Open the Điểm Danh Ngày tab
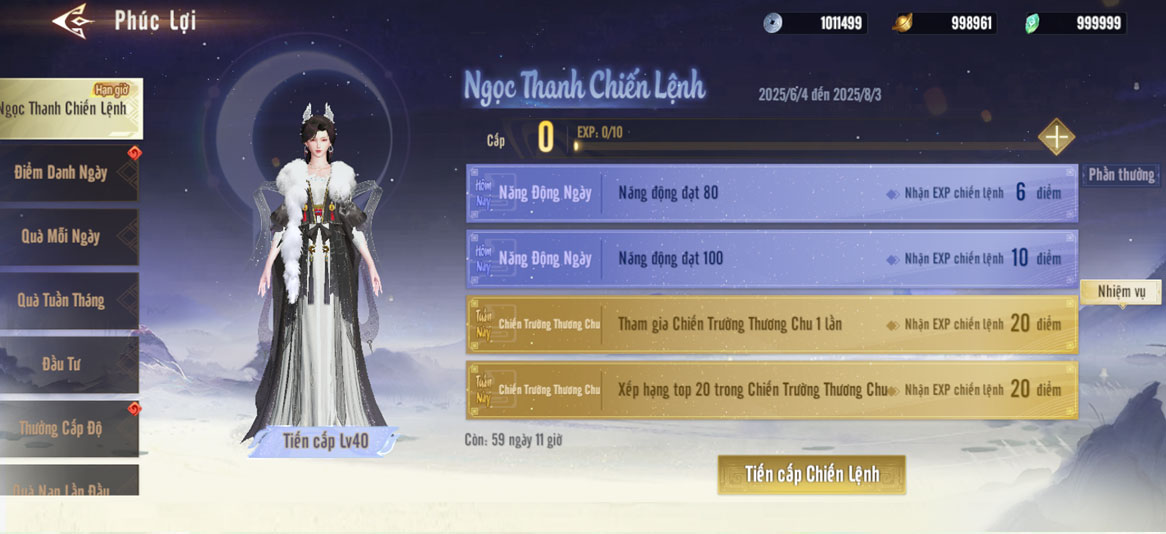1166x534 pixels. (64, 173)
